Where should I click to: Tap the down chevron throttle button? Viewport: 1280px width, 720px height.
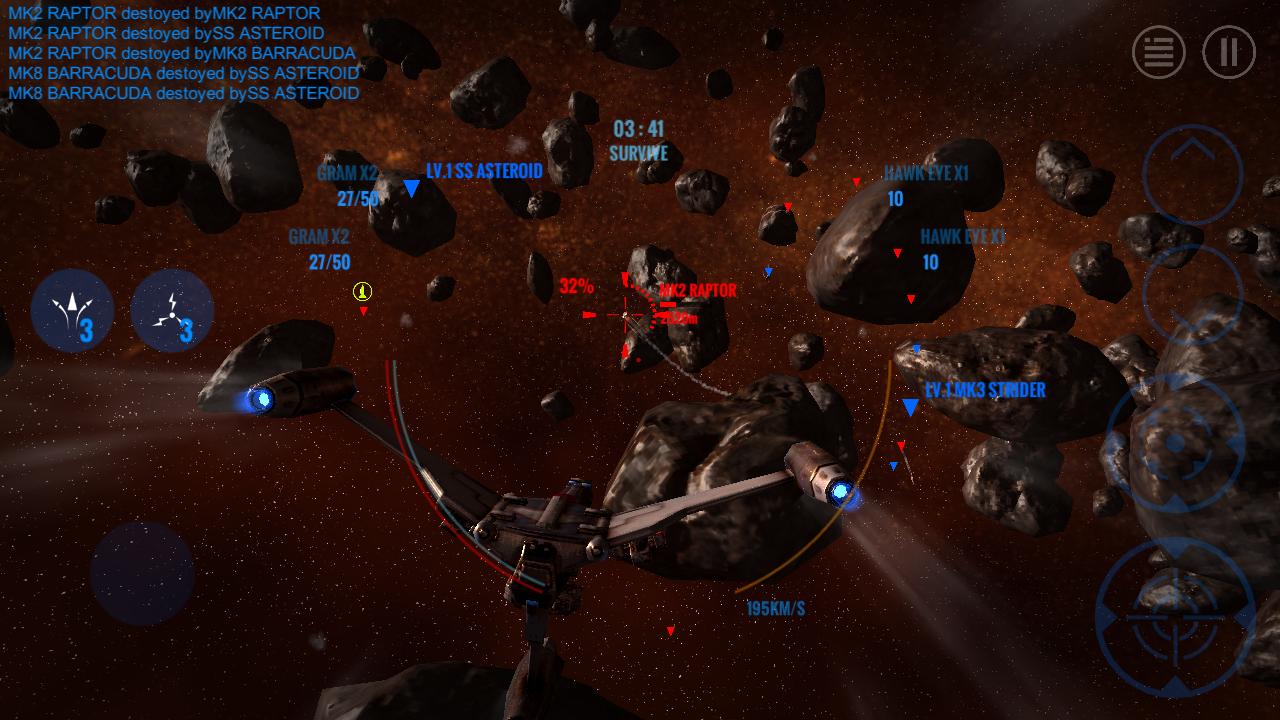[1193, 297]
